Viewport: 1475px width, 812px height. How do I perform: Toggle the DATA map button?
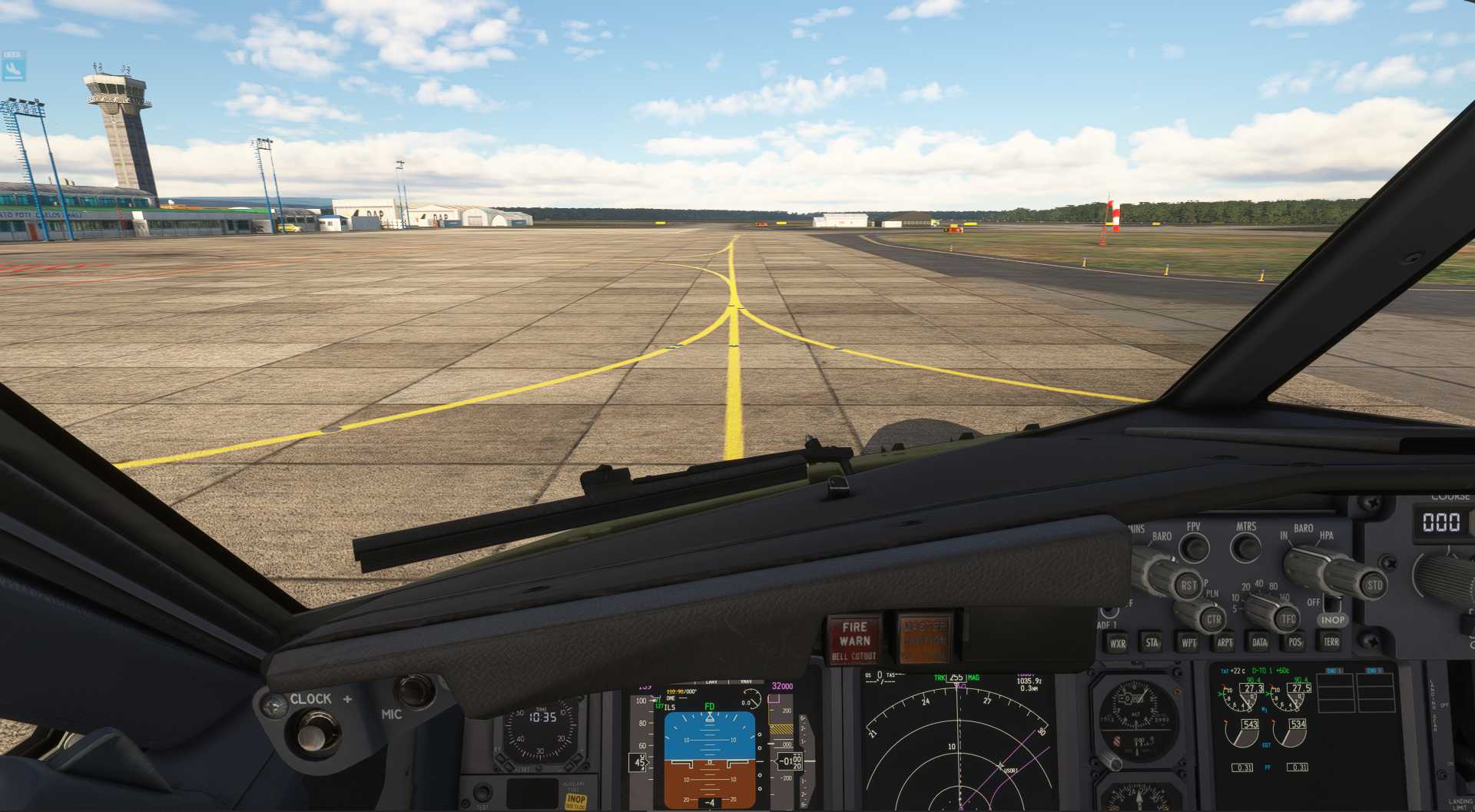1260,642
